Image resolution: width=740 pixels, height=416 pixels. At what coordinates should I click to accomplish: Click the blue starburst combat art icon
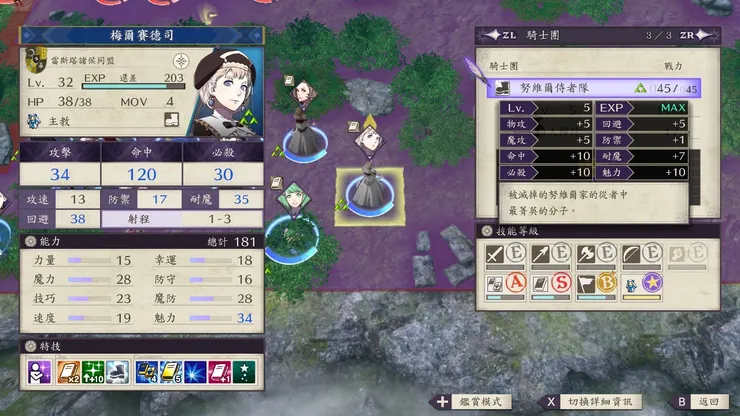point(196,372)
